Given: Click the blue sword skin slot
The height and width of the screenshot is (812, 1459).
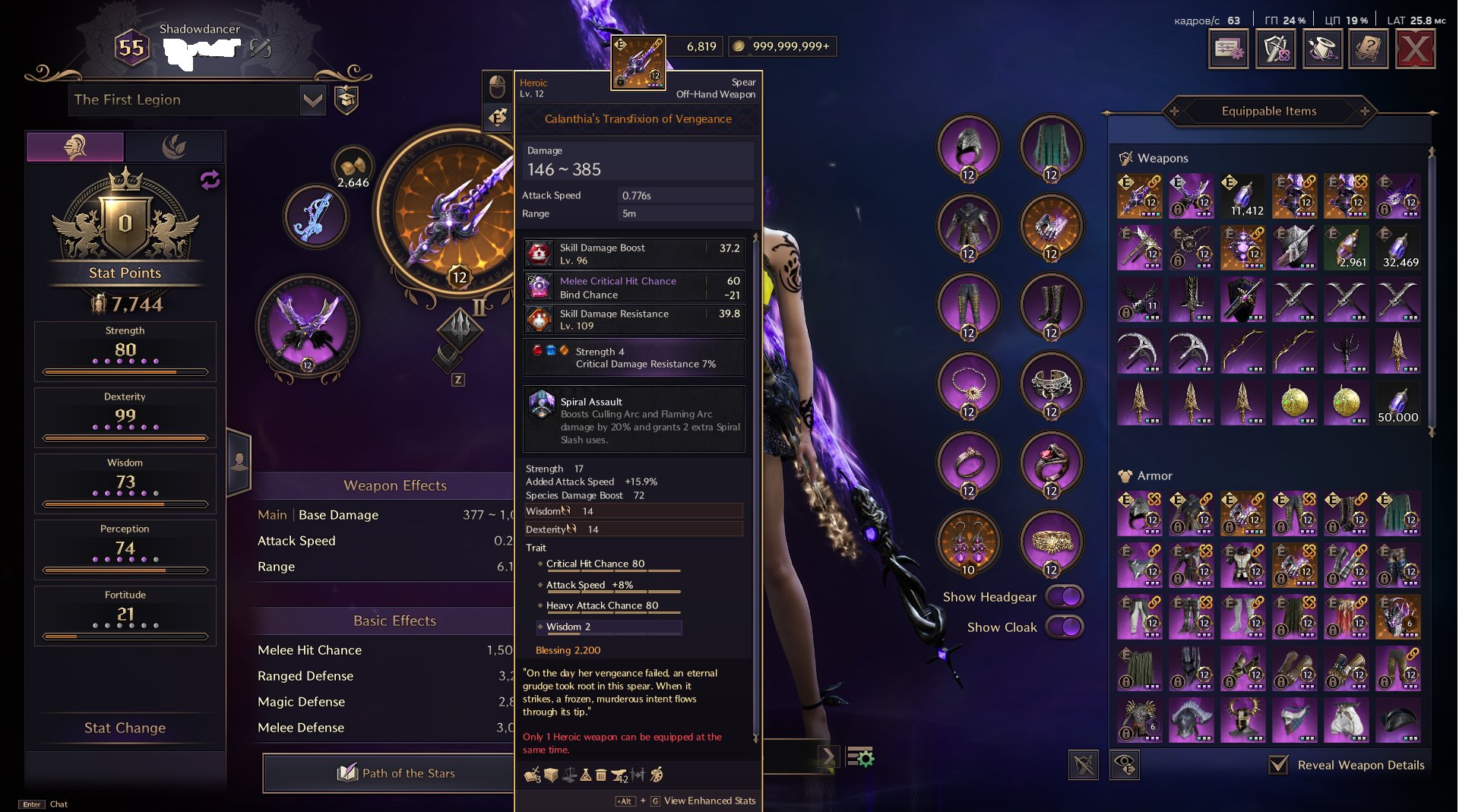Looking at the screenshot, I should coord(315,217).
